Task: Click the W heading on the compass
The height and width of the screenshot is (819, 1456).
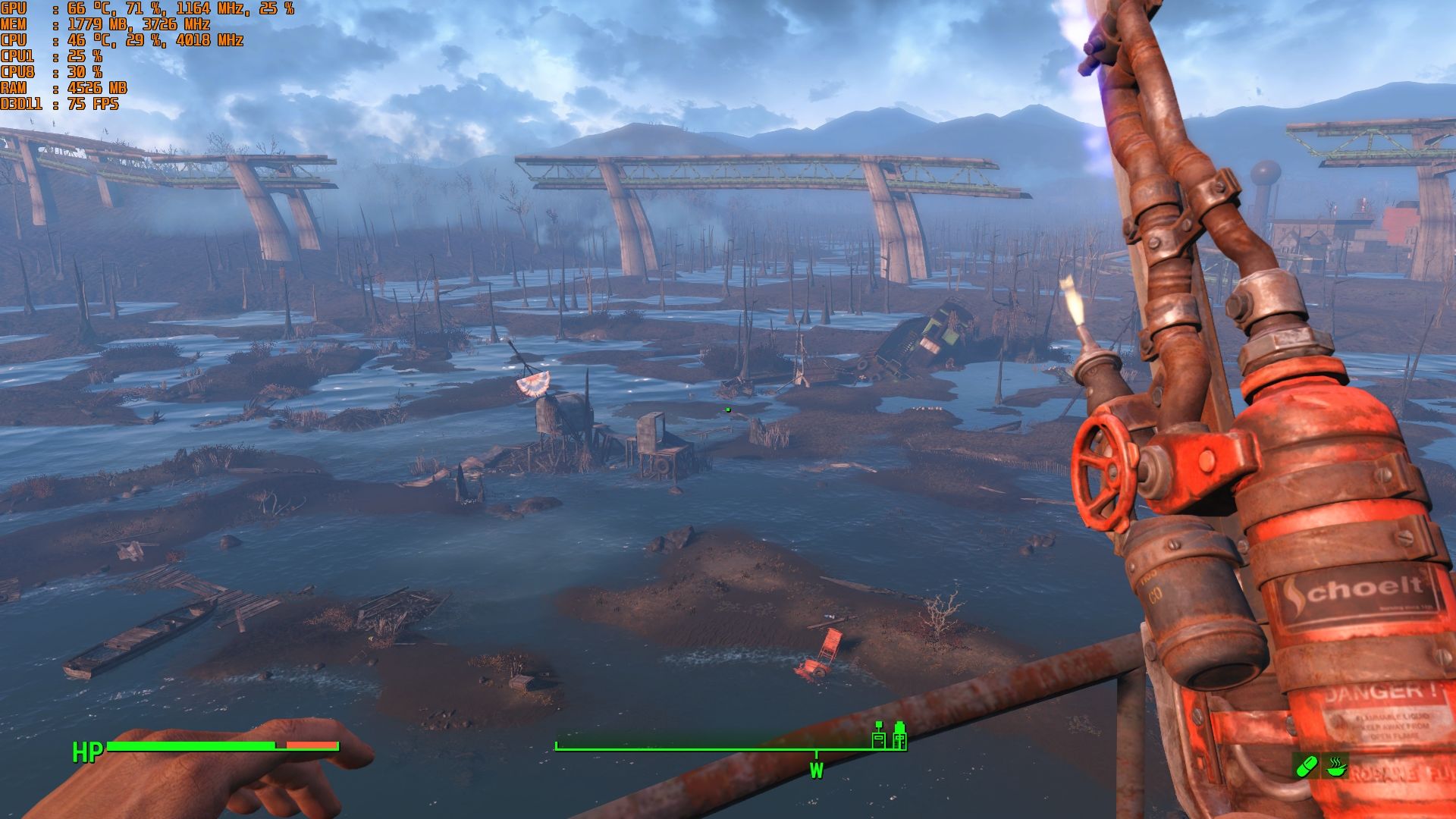Action: 816,771
